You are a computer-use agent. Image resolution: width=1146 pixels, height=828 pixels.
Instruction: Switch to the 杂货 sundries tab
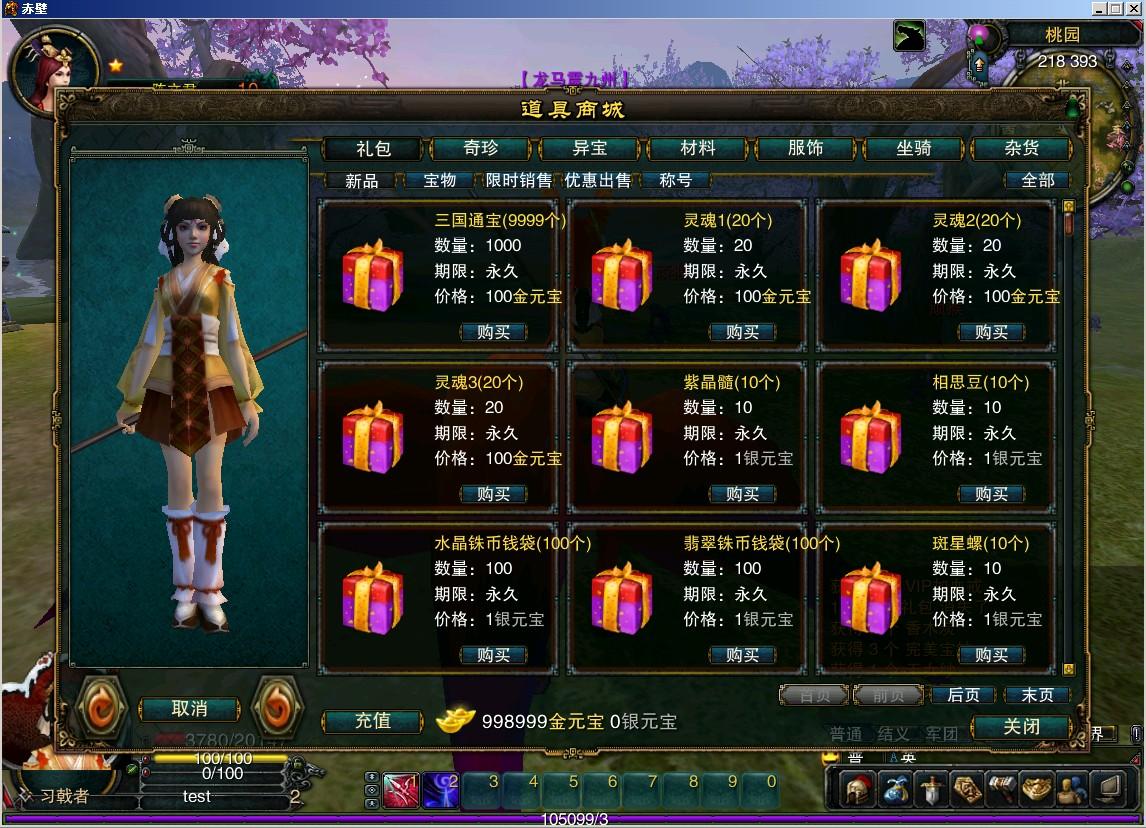click(1021, 149)
